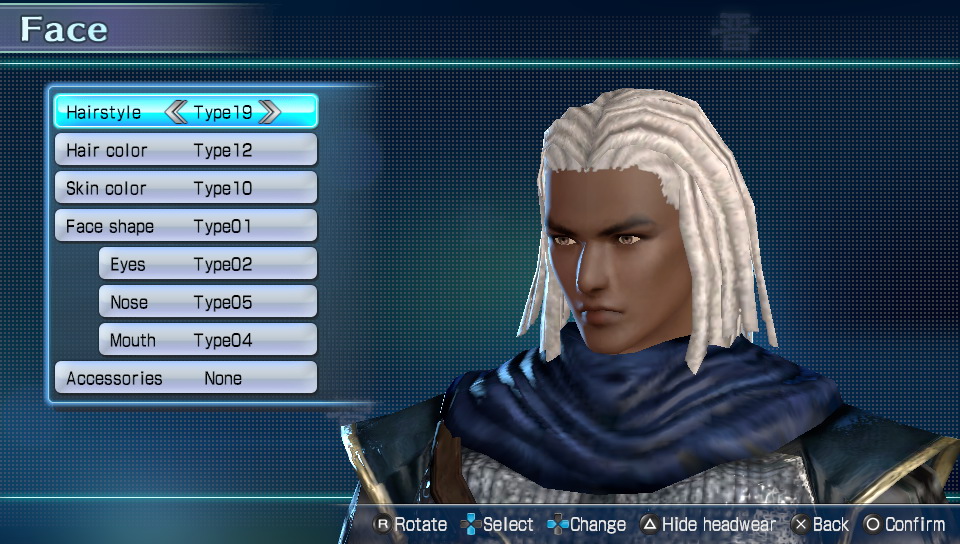Click the left arrow beside Type19
960x544 pixels.
pos(176,112)
